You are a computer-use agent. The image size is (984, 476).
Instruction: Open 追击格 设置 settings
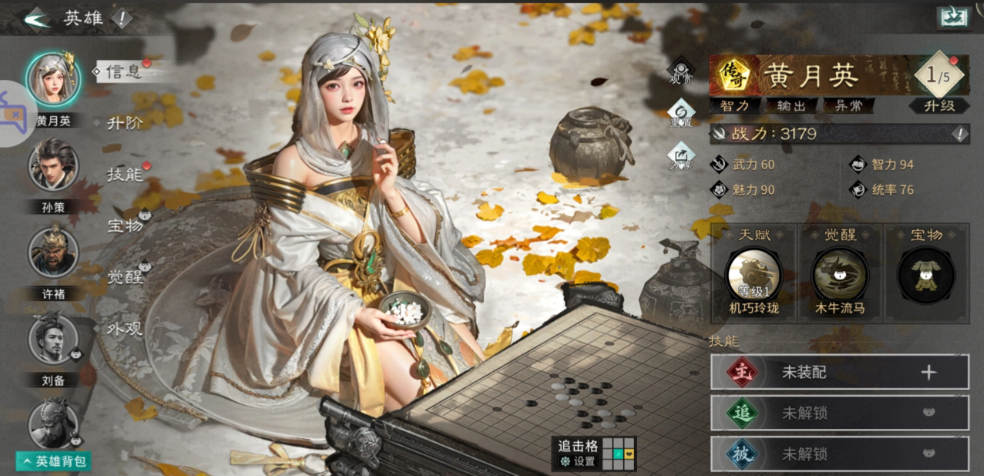pos(578,461)
